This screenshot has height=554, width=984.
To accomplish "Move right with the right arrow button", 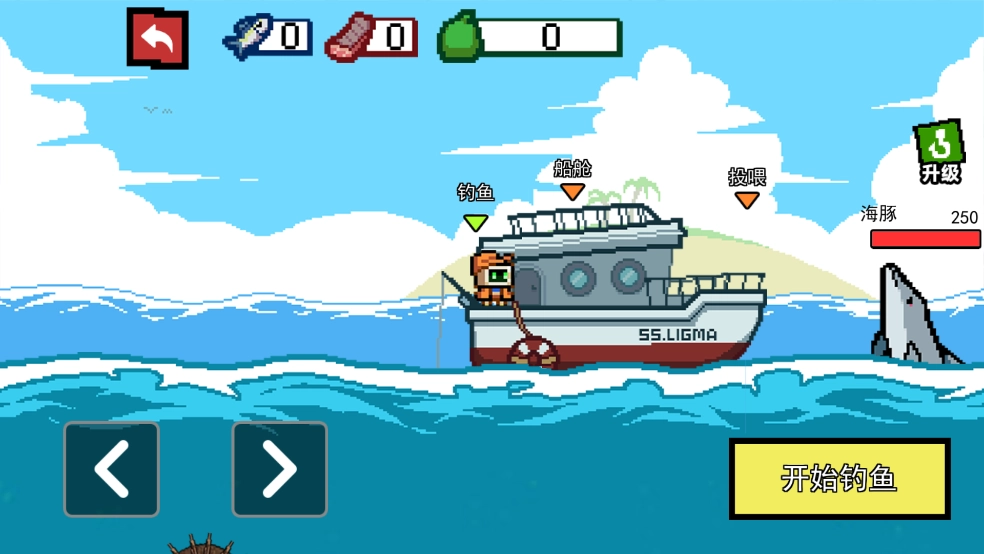I will pos(279,469).
